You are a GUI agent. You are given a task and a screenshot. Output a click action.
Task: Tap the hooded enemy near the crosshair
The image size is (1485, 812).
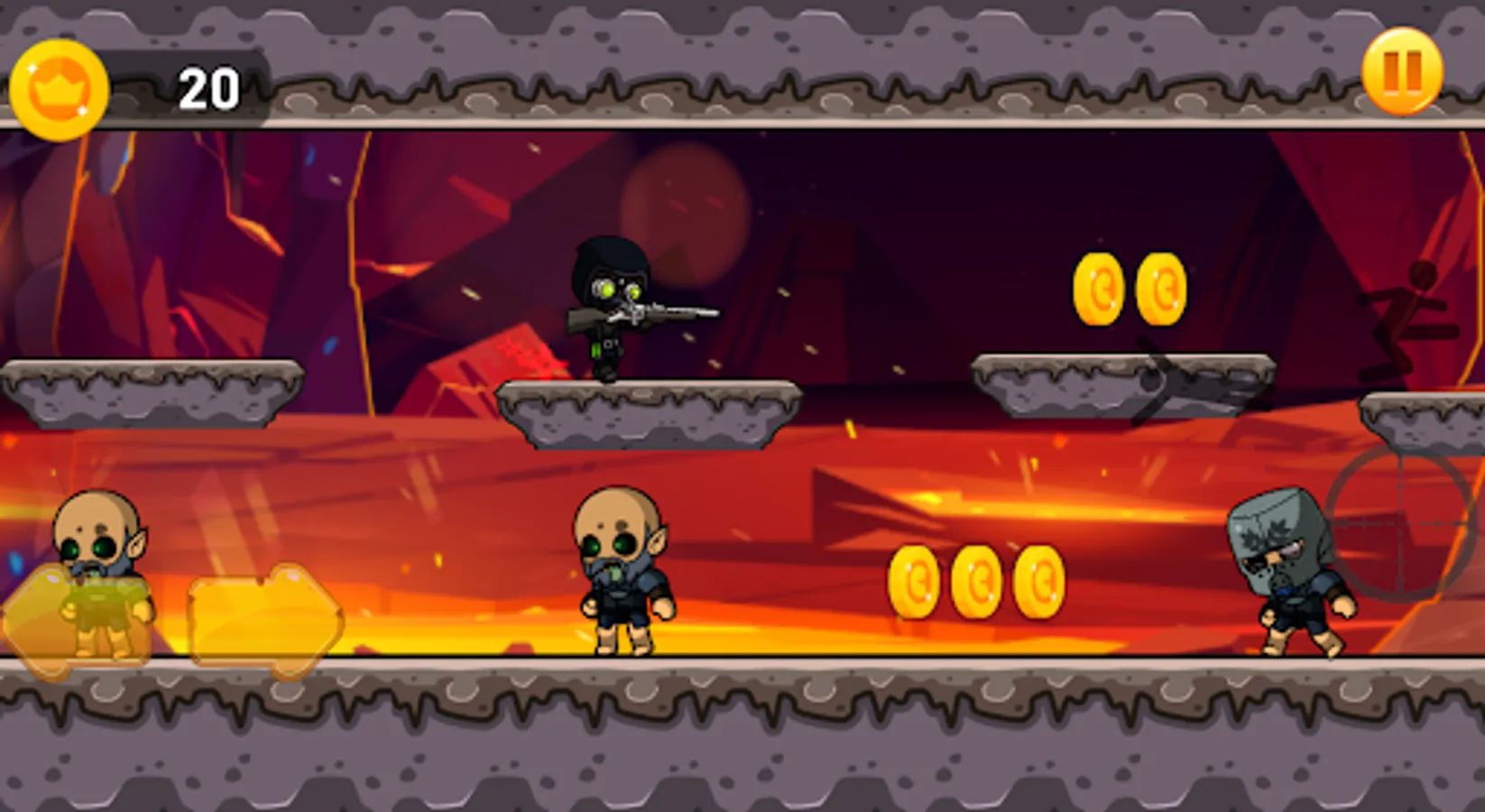[1290, 568]
